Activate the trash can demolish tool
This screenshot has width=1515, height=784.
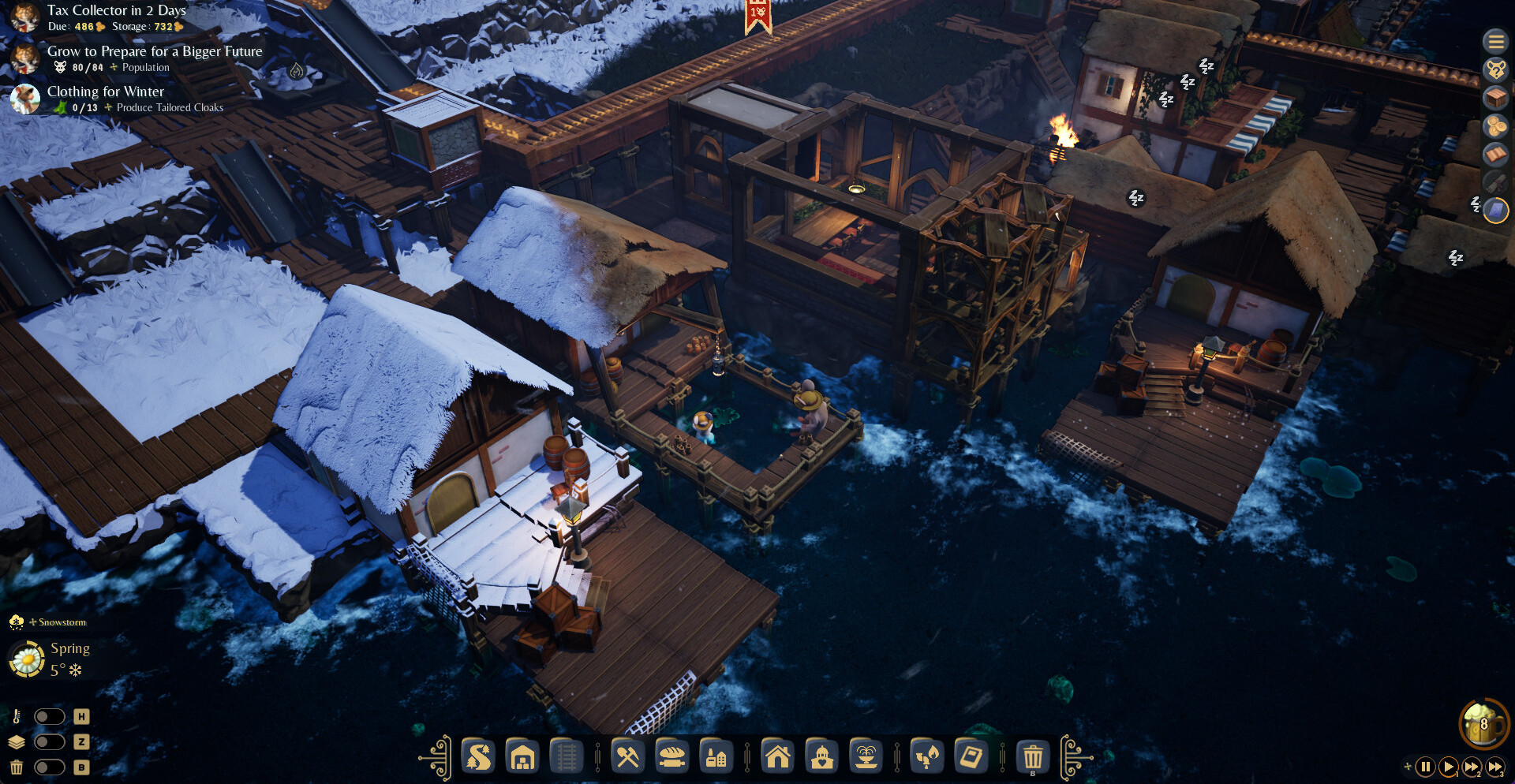pyautogui.click(x=1033, y=757)
